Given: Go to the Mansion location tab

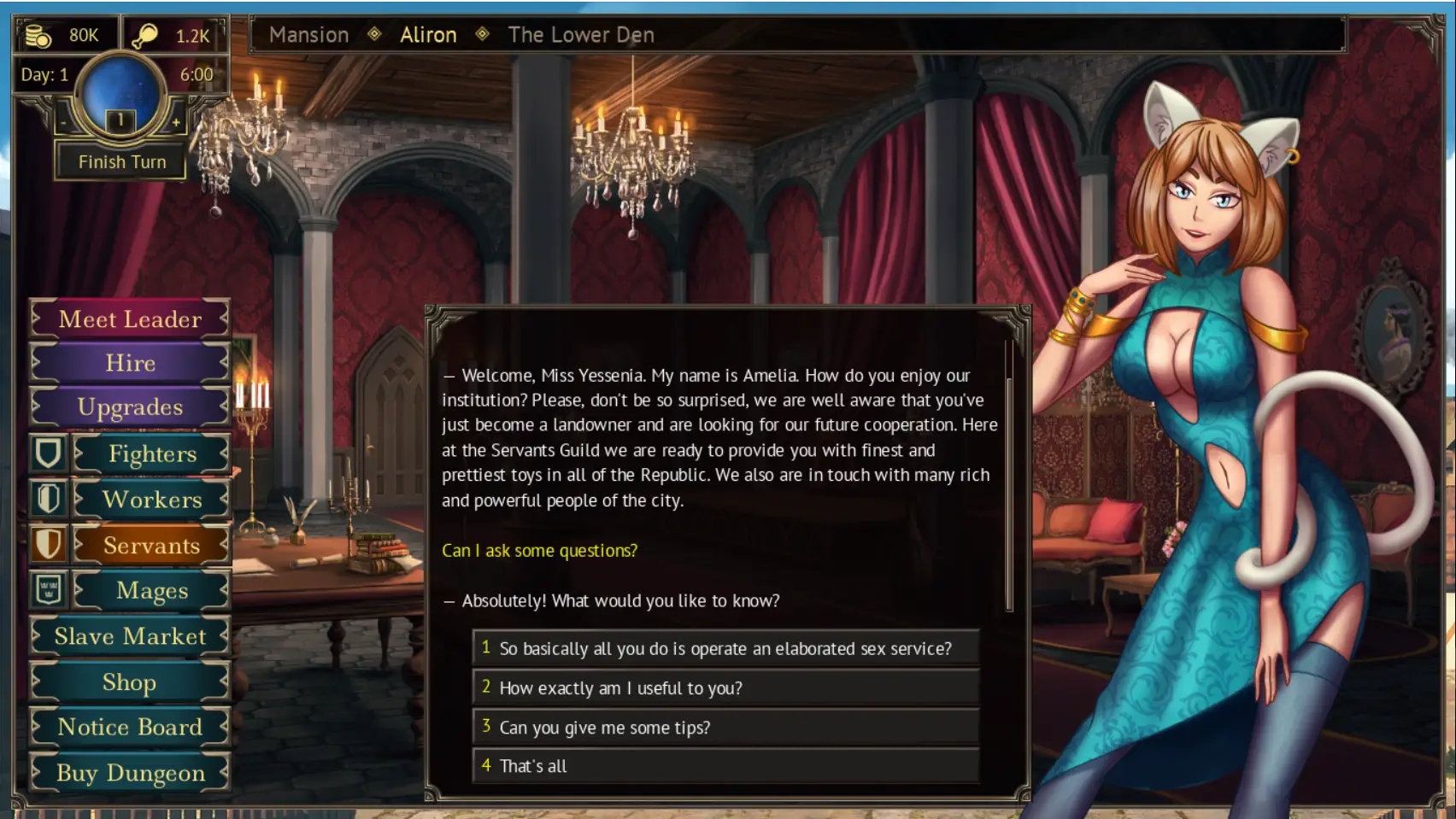Looking at the screenshot, I should (x=309, y=35).
